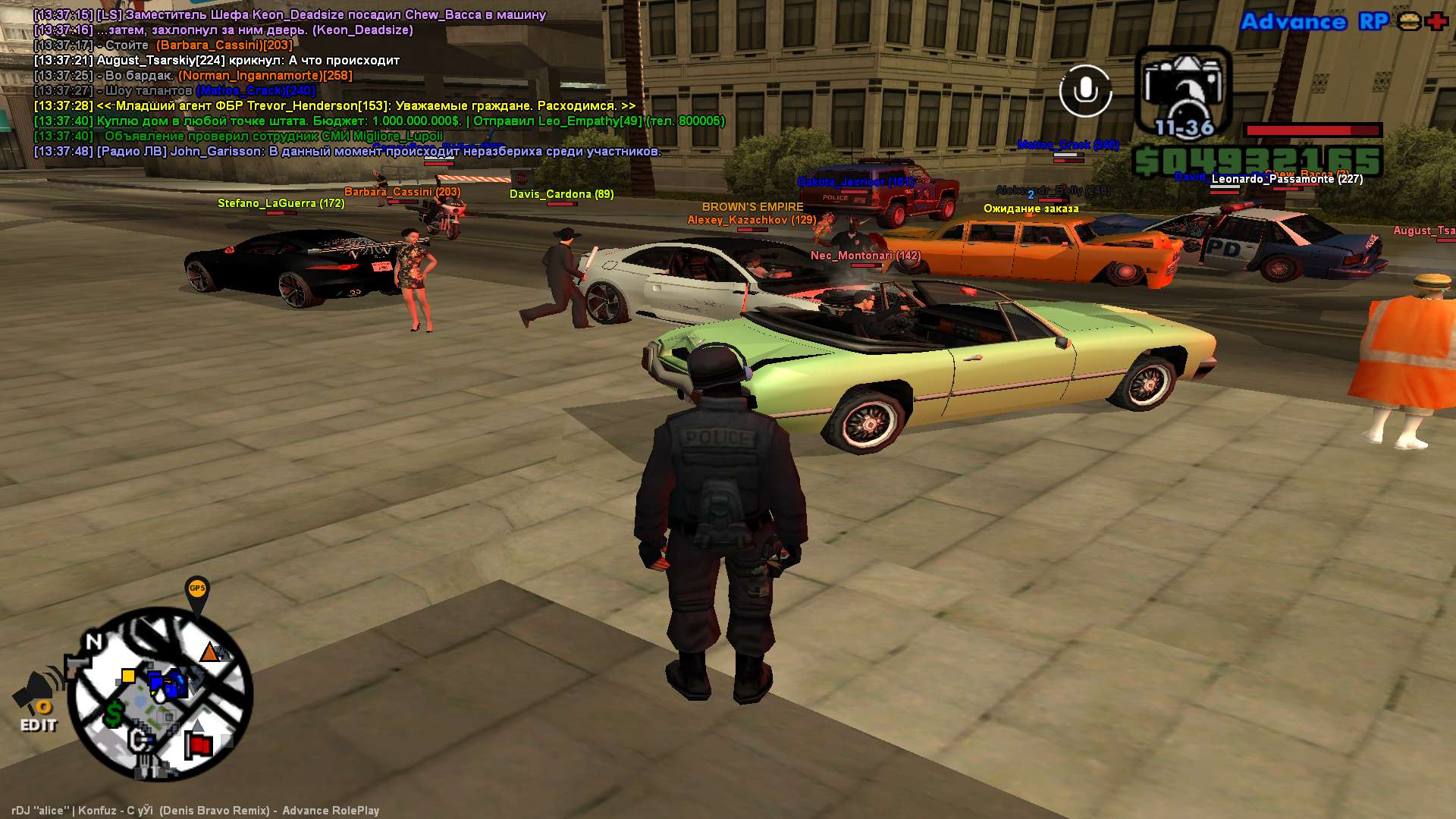The image size is (1456, 819).
Task: Click the red flag marker on minimap
Action: pos(199,745)
